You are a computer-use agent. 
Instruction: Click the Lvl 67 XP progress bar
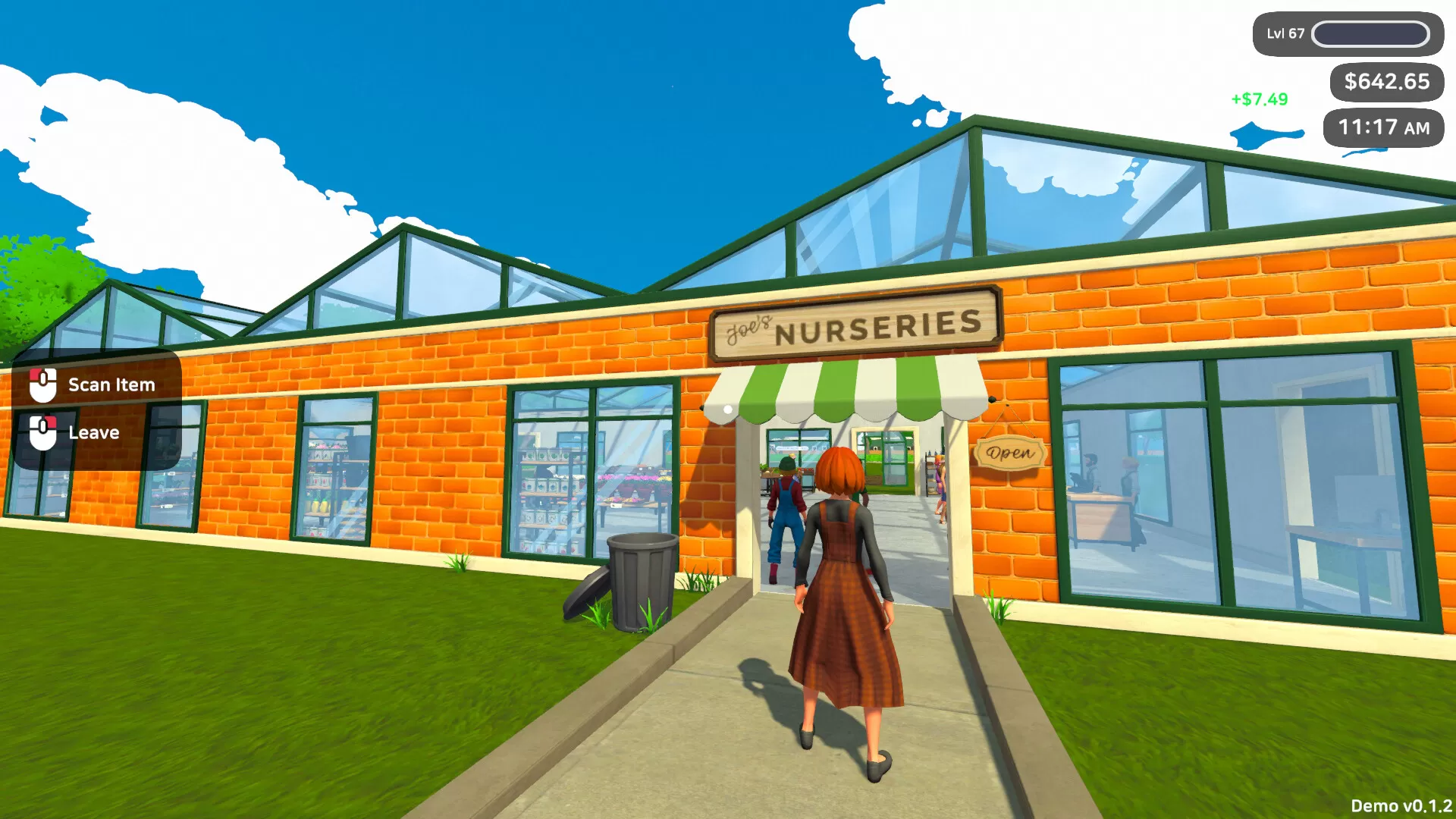1371,33
